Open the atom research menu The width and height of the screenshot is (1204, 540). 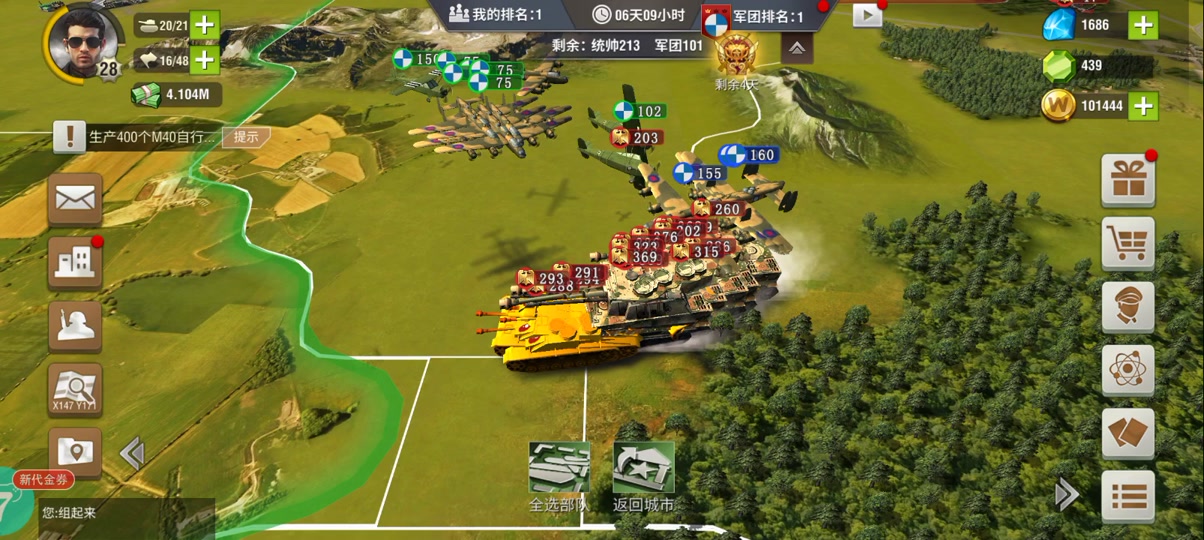(x=1128, y=371)
